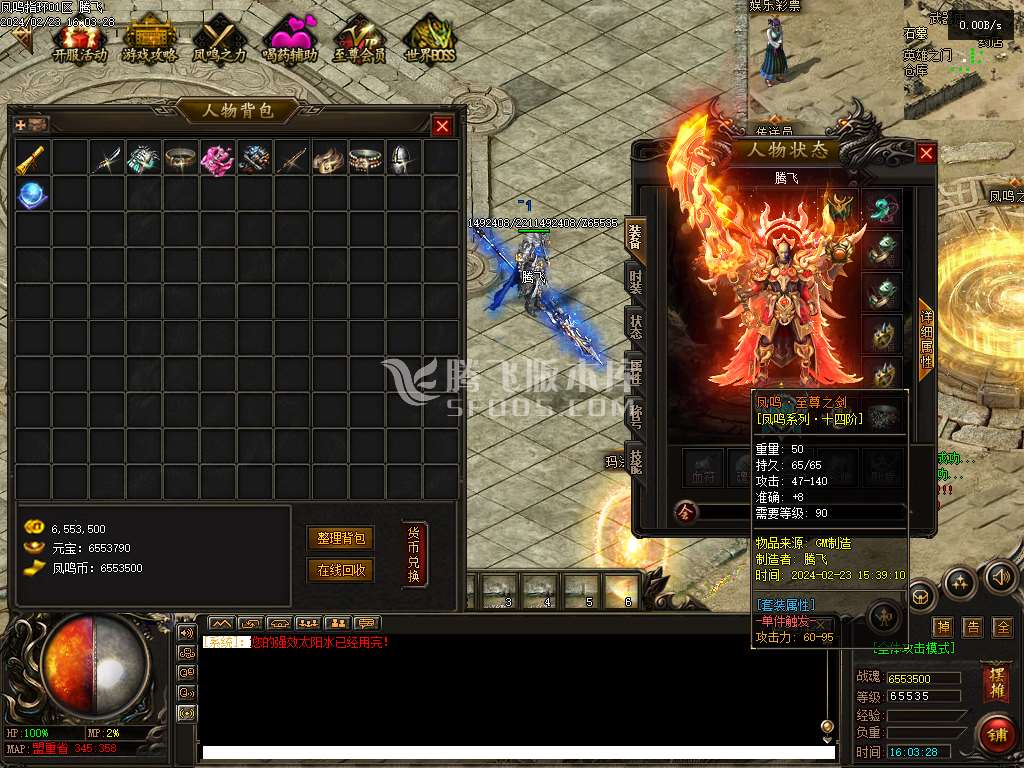Pick the silver helmet in the bag
This screenshot has height=768, width=1024.
point(402,158)
